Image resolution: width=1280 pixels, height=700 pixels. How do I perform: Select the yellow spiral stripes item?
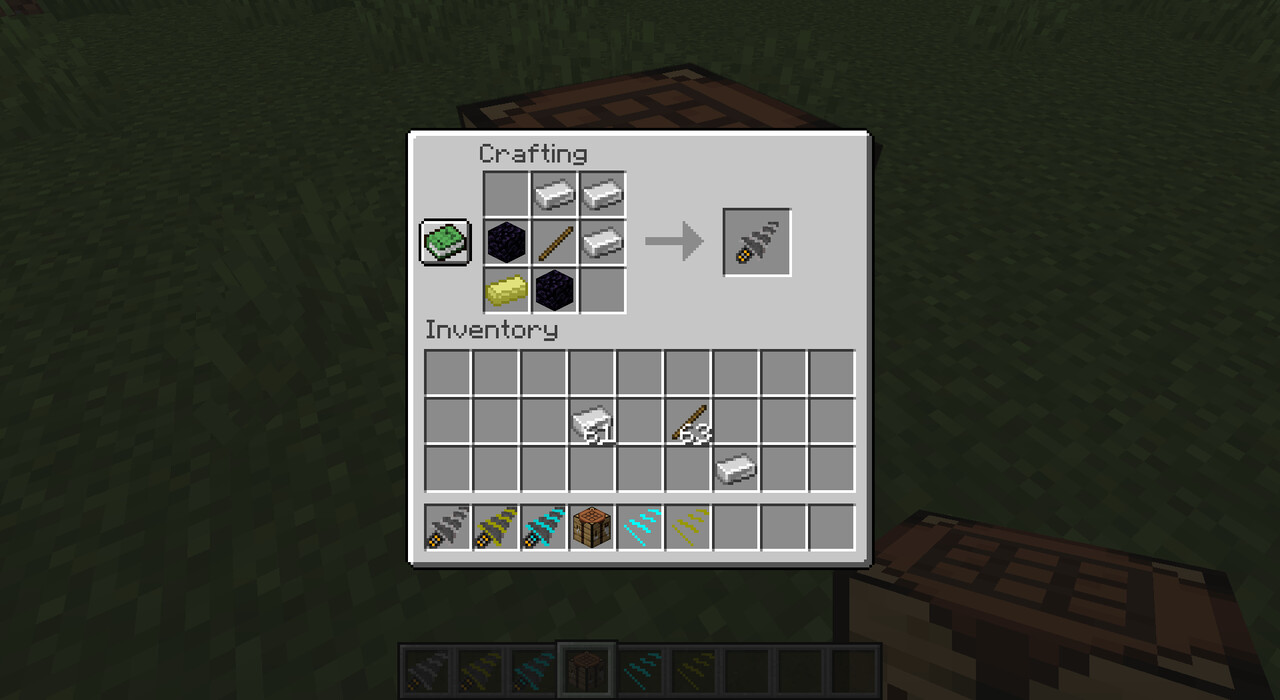(x=688, y=527)
